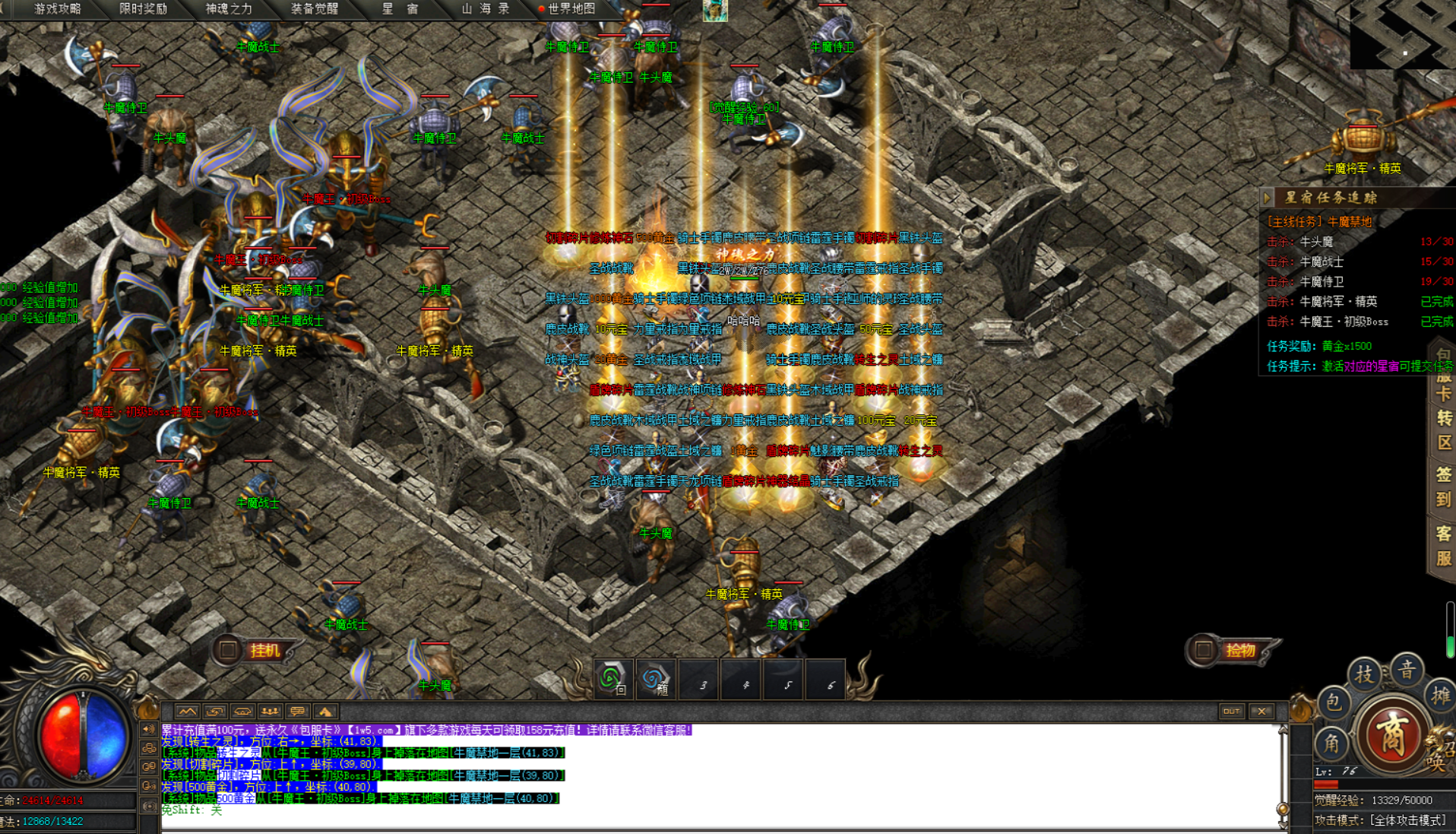
Task: Toggle the 拾物 auto-pickup checkbox
Action: click(1203, 650)
